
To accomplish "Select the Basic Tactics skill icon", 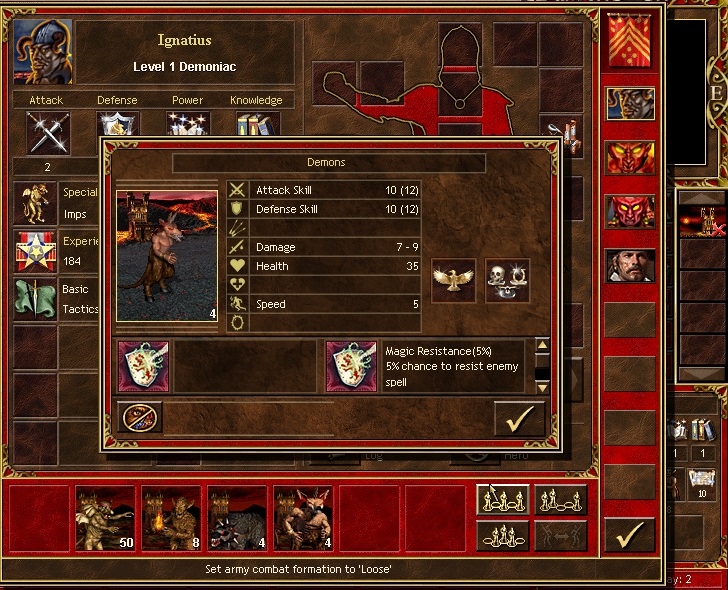I will coord(36,299).
